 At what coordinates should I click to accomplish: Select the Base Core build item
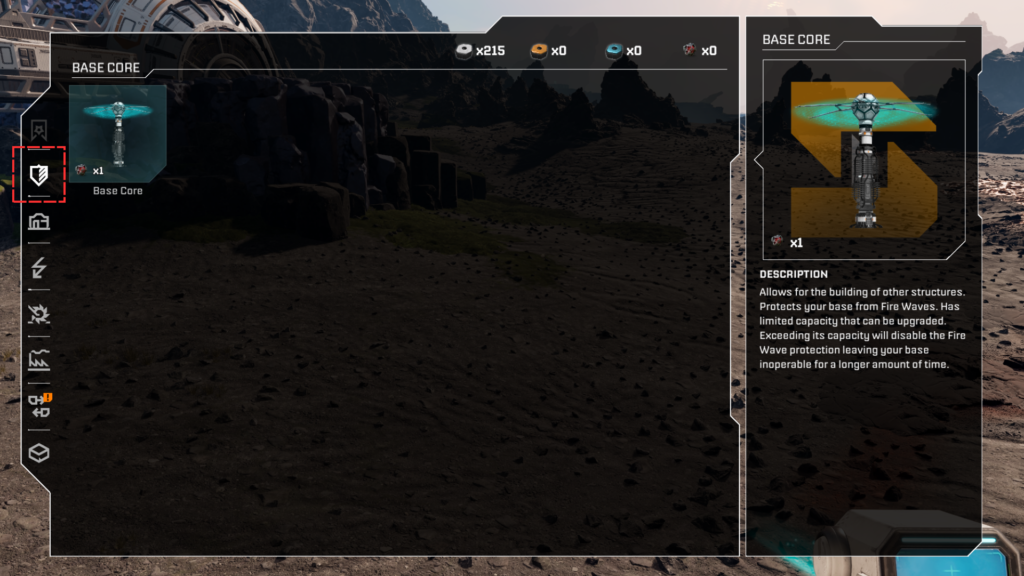pos(117,133)
